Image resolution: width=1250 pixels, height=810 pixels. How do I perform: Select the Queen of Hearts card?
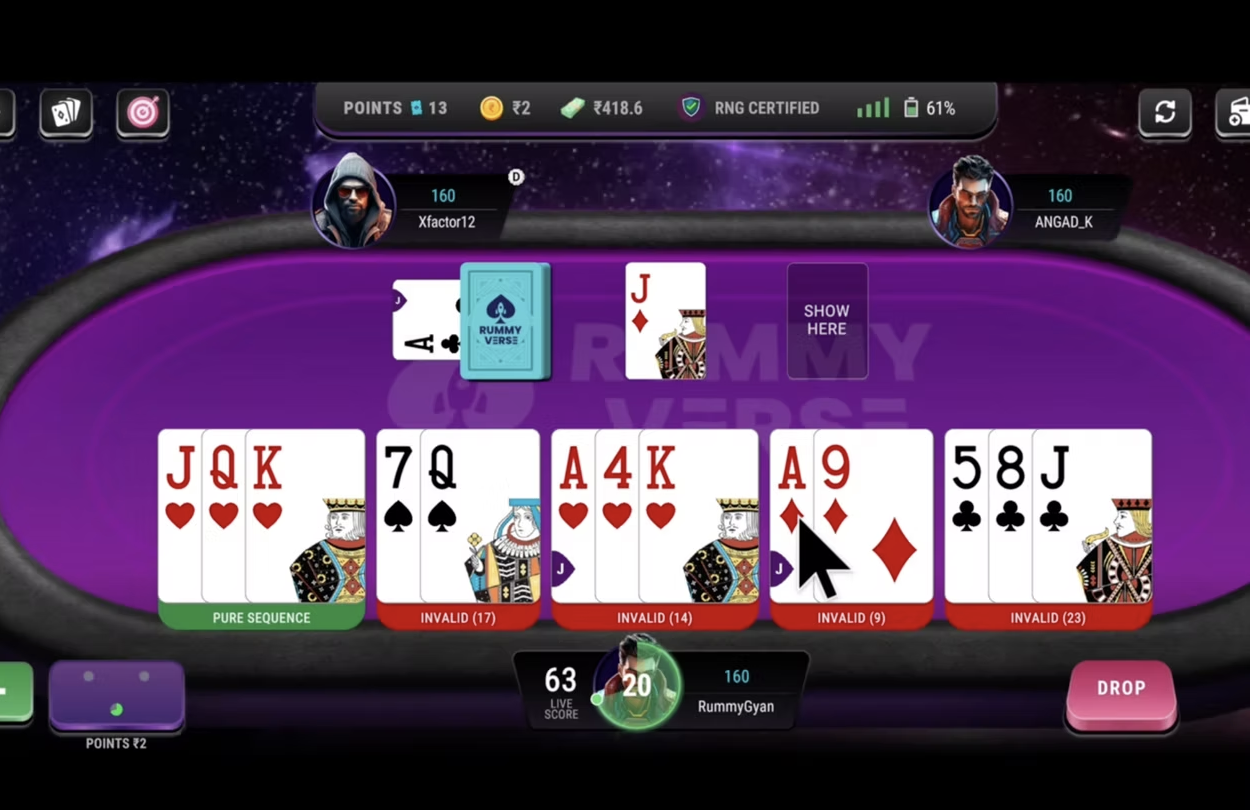[x=223, y=515]
